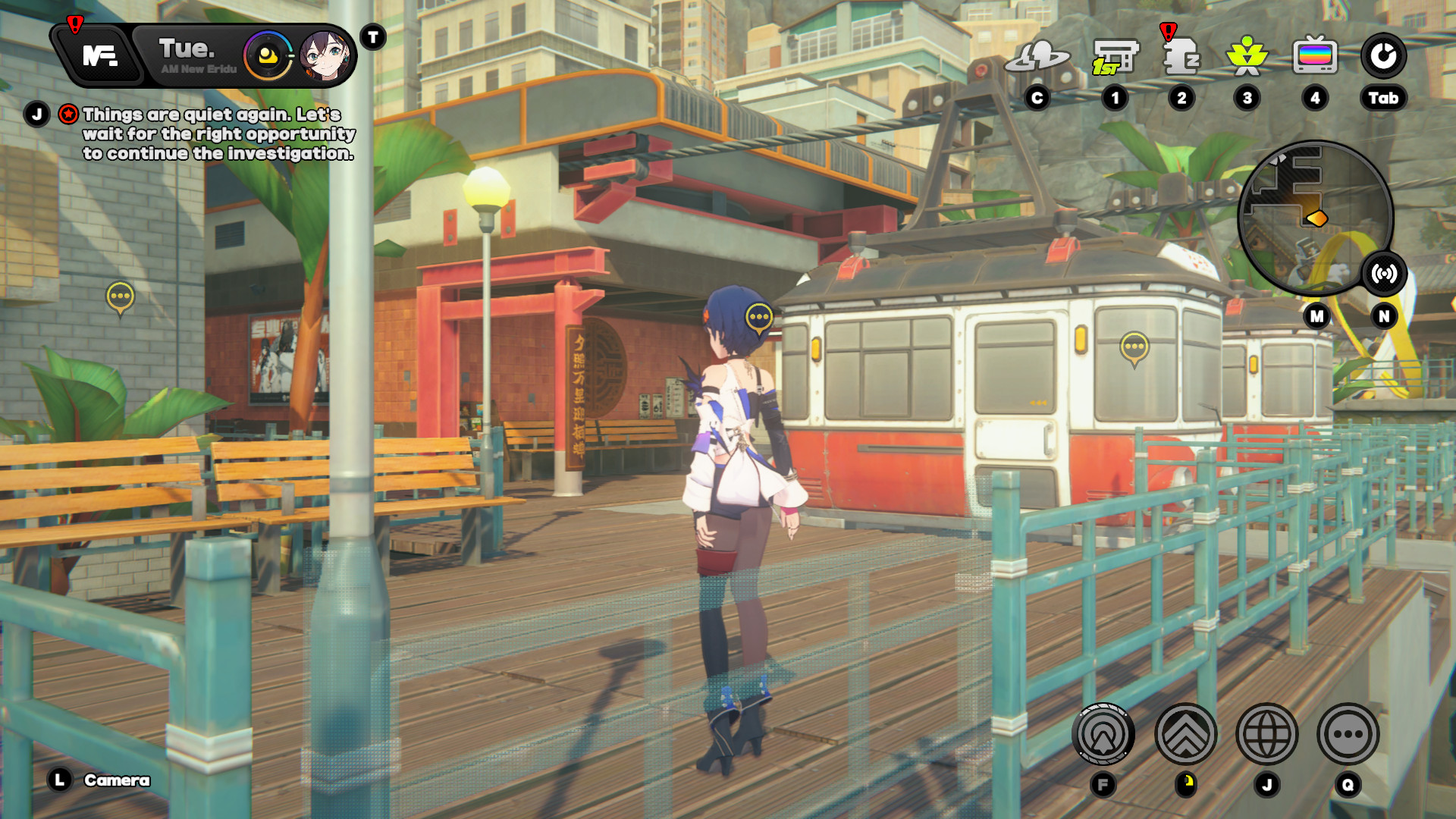Open the rainbow TV icon
1456x819 pixels.
pos(1315,57)
